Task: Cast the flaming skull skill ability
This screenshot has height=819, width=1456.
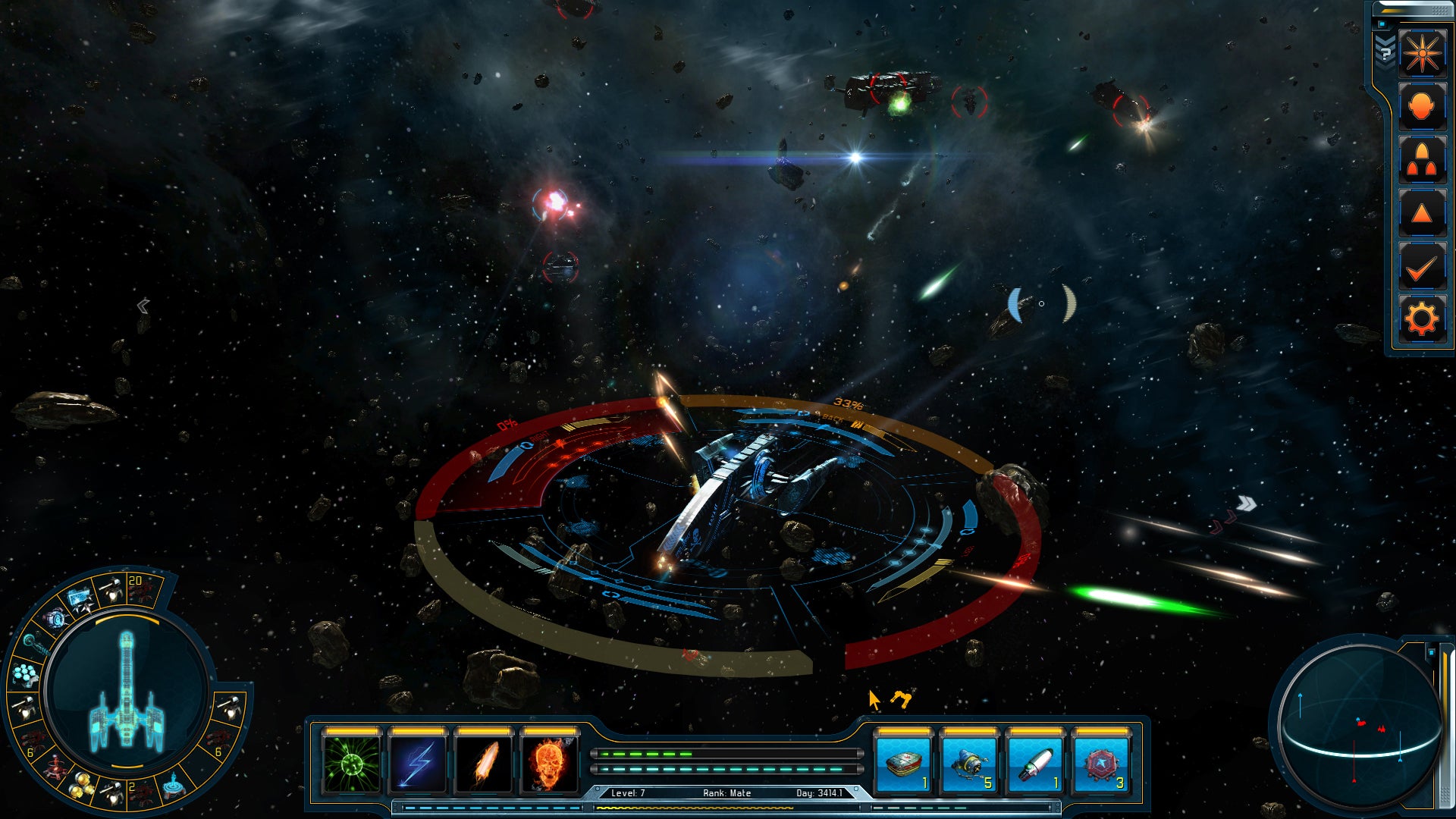Action: pyautogui.click(x=552, y=766)
